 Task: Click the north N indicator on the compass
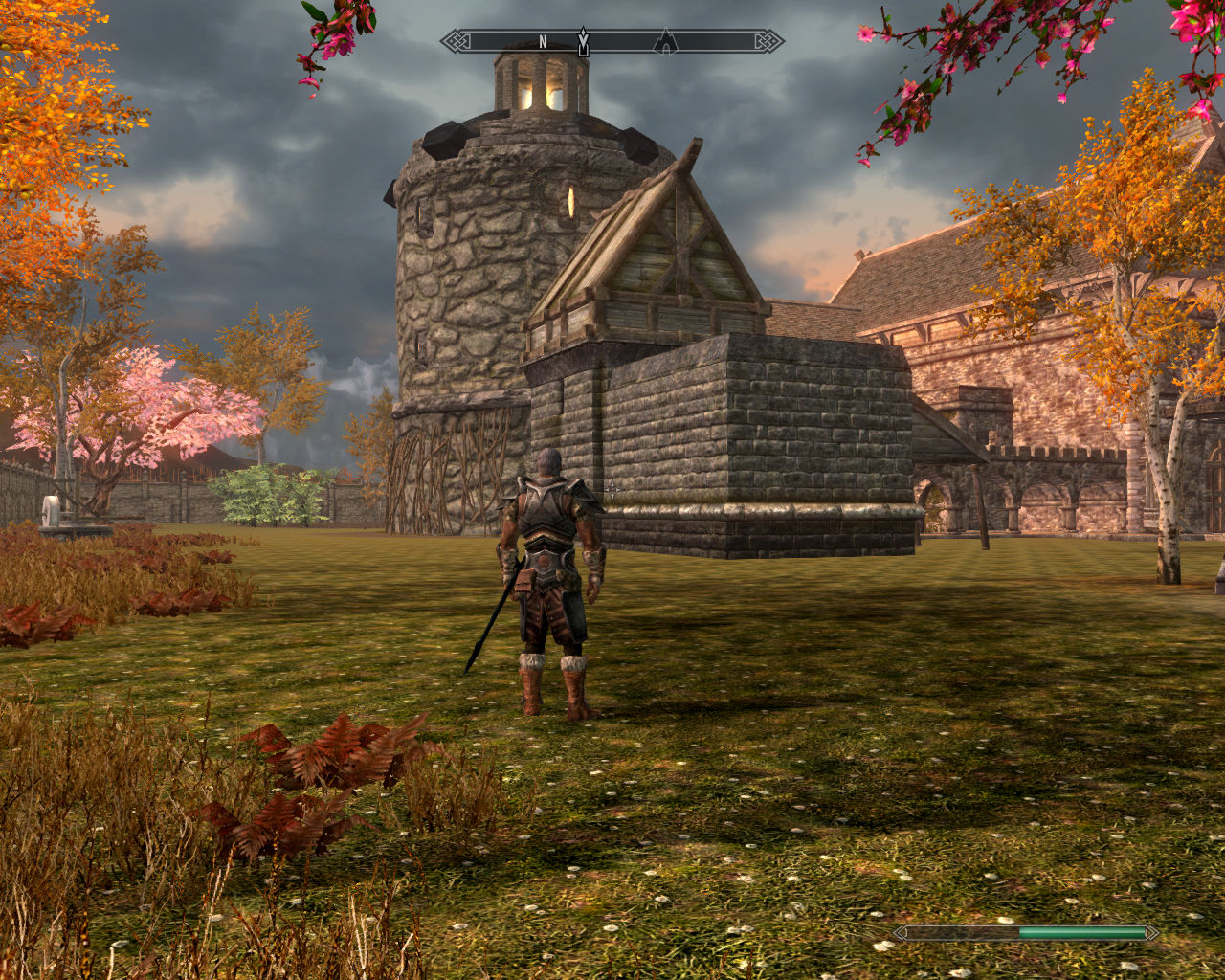(544, 41)
